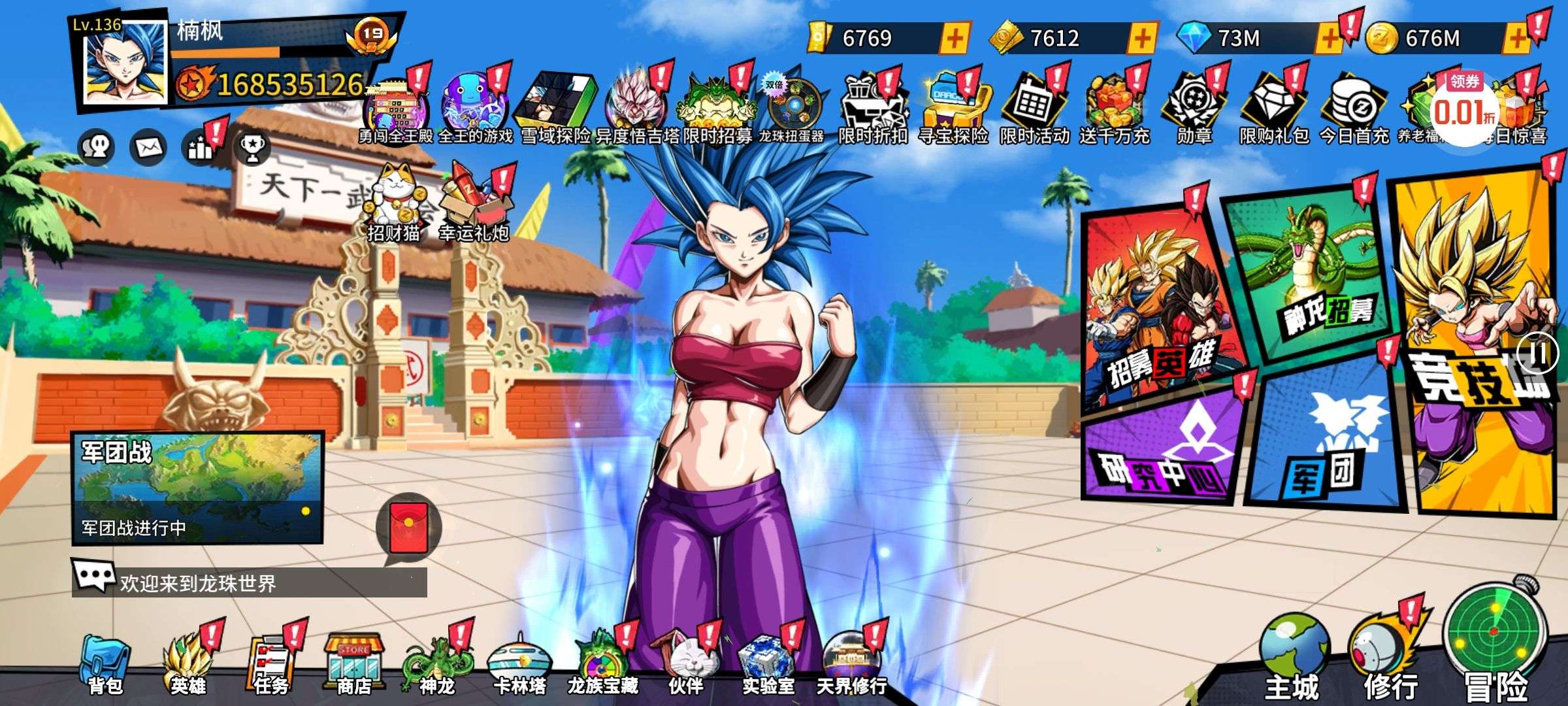Image resolution: width=1568 pixels, height=706 pixels.
Task: Add more blue diamonds with plus button
Action: pos(1329,39)
